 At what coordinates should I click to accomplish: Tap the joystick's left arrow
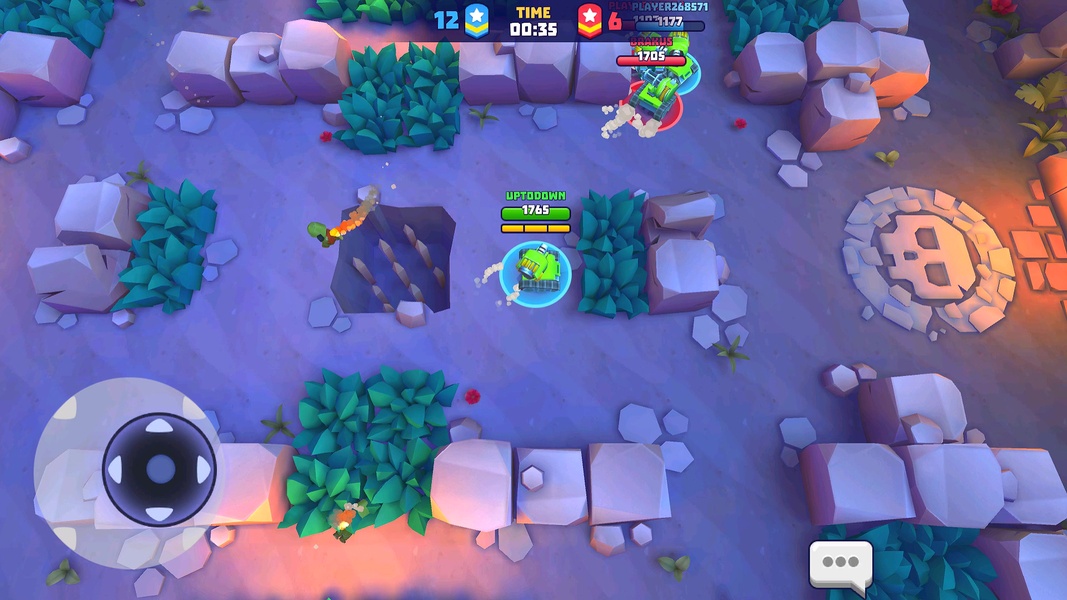116,469
